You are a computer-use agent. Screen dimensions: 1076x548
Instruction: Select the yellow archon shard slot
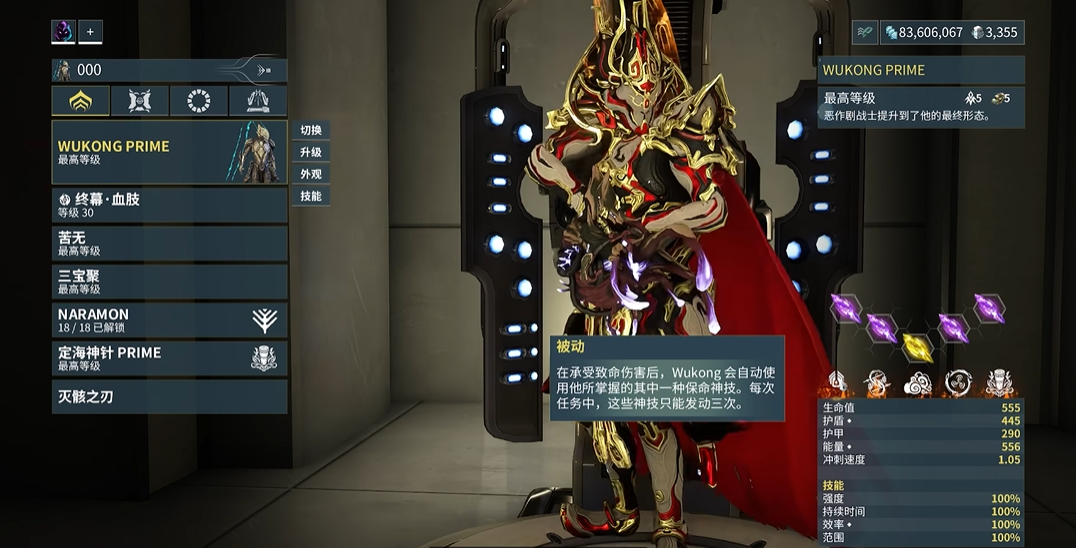pos(917,346)
